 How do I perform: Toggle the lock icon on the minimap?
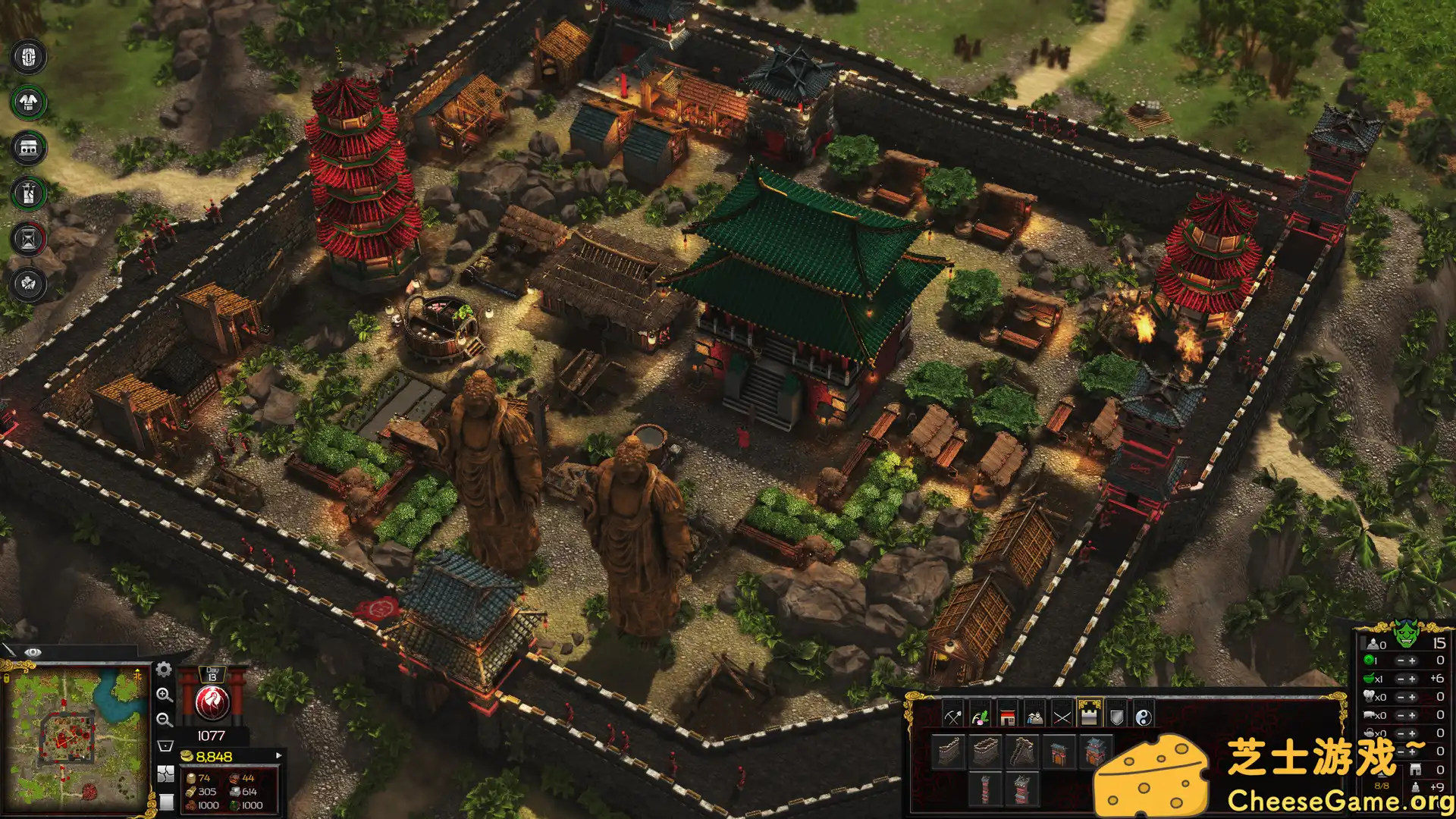[6, 678]
